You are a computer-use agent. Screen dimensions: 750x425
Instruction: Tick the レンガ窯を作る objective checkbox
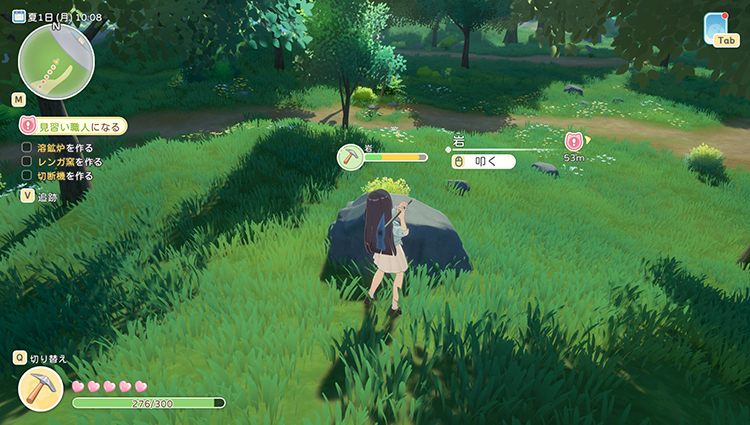(x=27, y=161)
